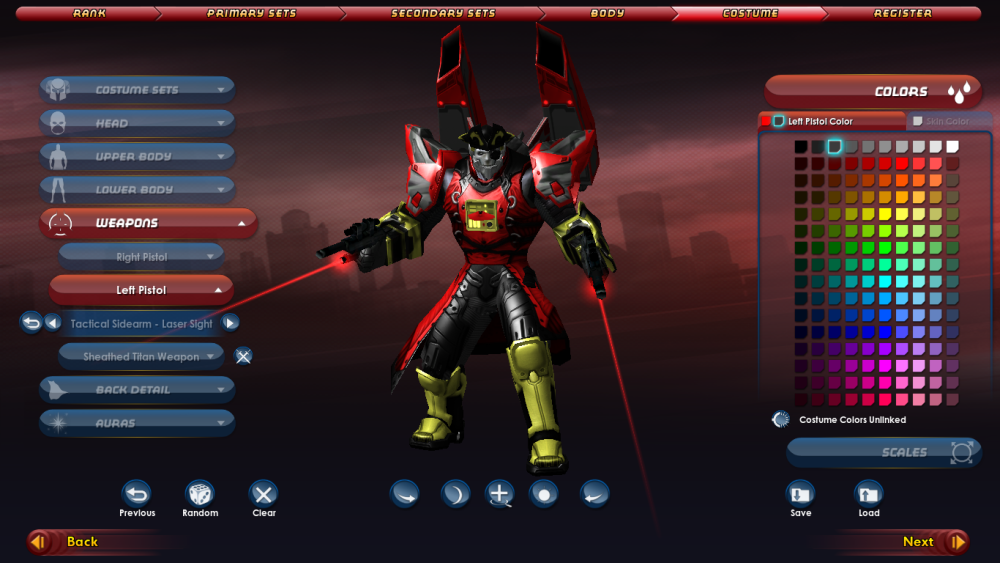This screenshot has height=563, width=1000.
Task: Randomize costume with the dice button
Action: [x=200, y=494]
